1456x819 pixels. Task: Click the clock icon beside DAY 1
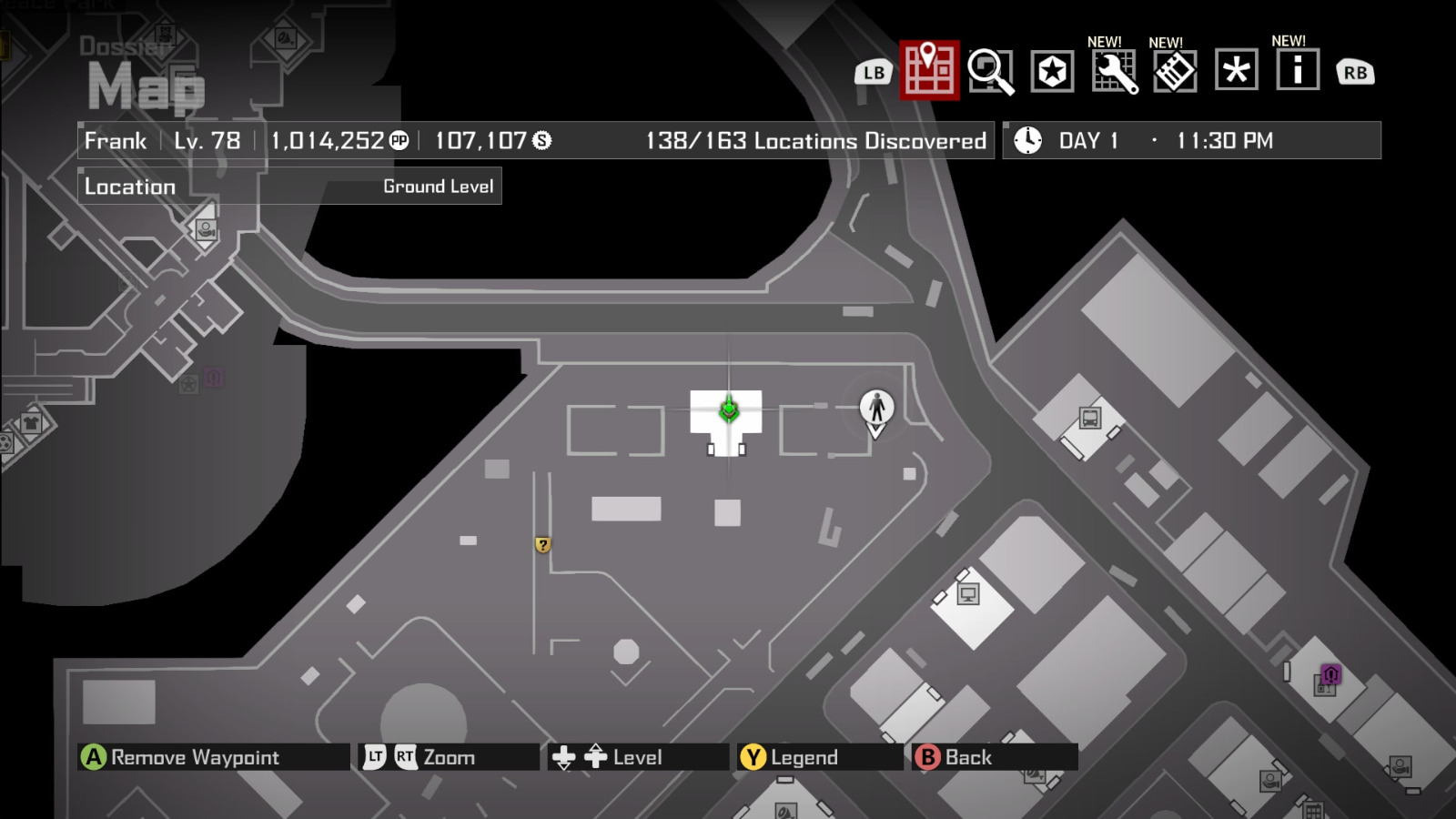[x=1026, y=140]
